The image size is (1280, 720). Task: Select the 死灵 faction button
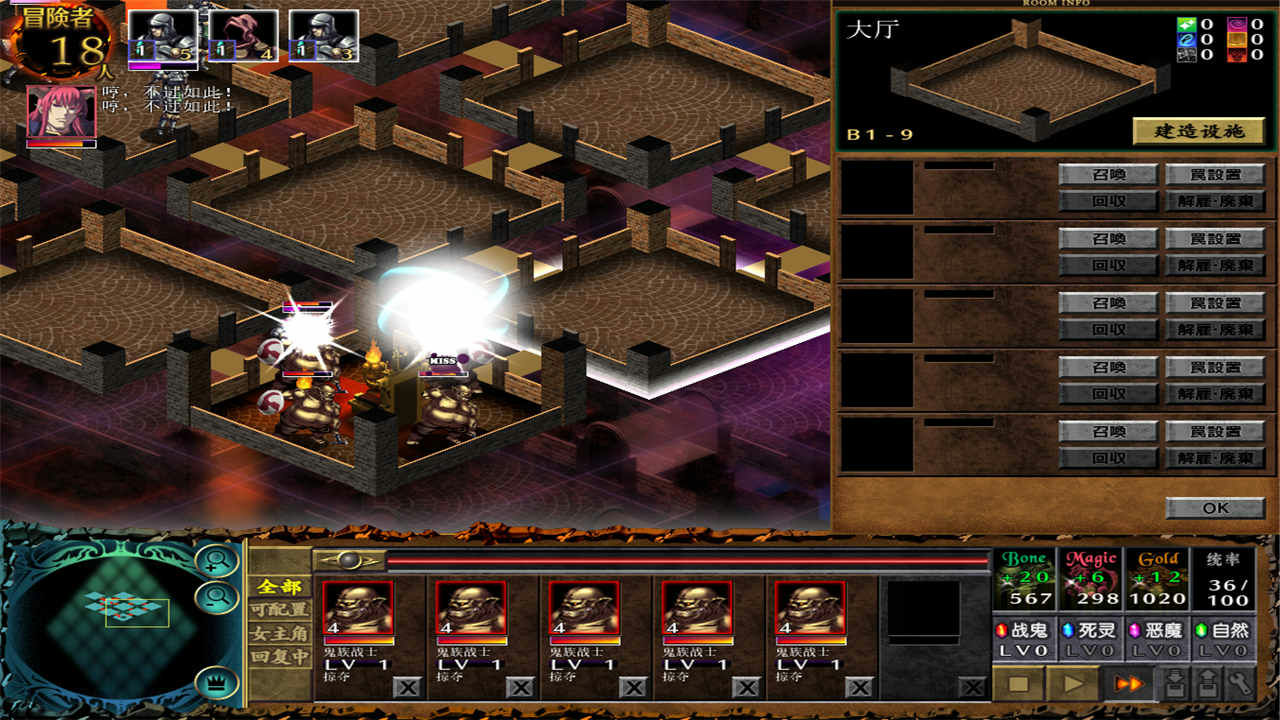1090,632
